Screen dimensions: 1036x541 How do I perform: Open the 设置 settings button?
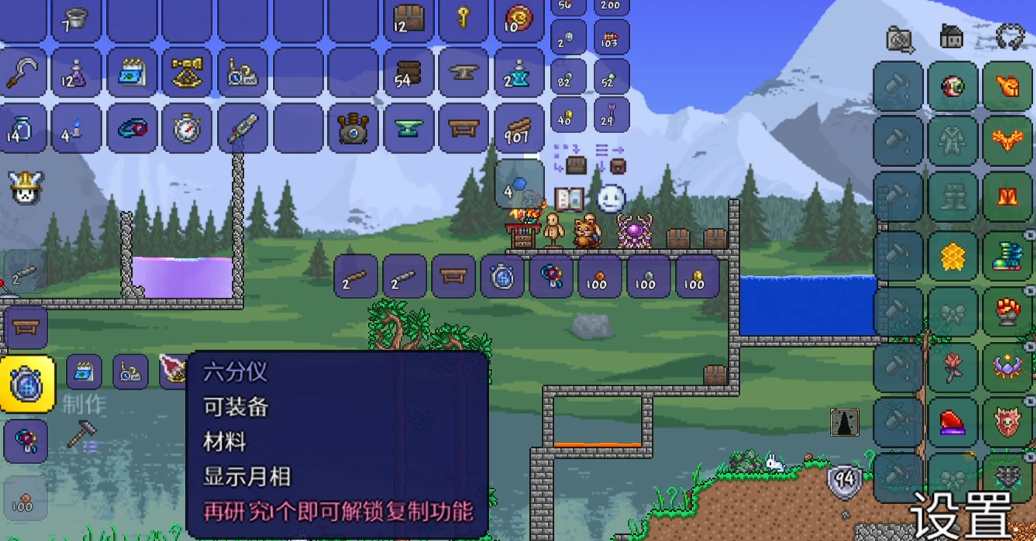958,517
